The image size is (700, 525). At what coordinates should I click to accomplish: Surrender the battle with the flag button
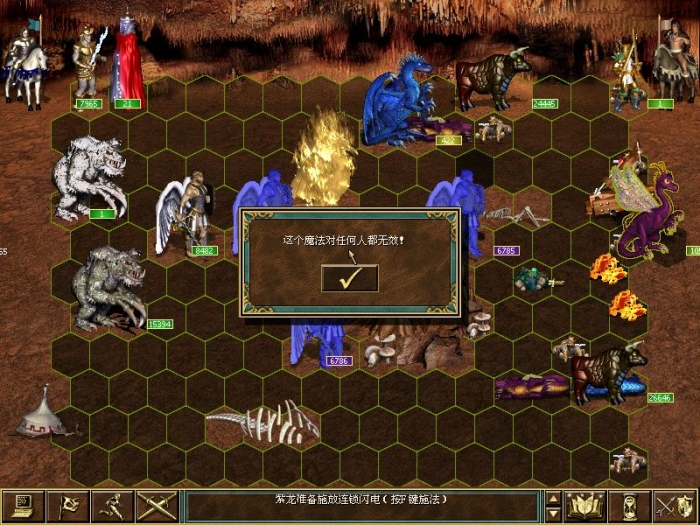(68, 506)
